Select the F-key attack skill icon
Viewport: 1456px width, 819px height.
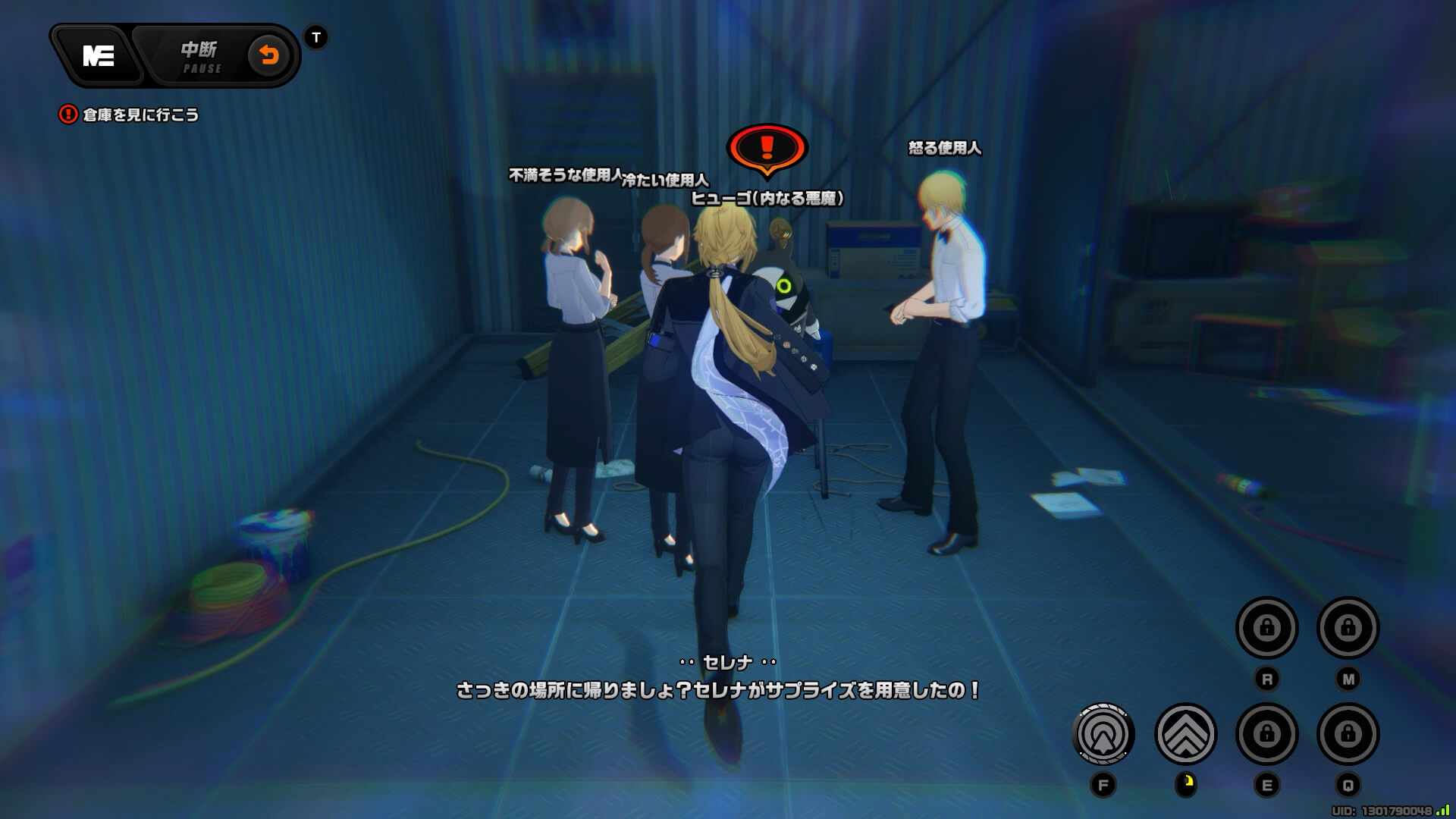(x=1103, y=734)
